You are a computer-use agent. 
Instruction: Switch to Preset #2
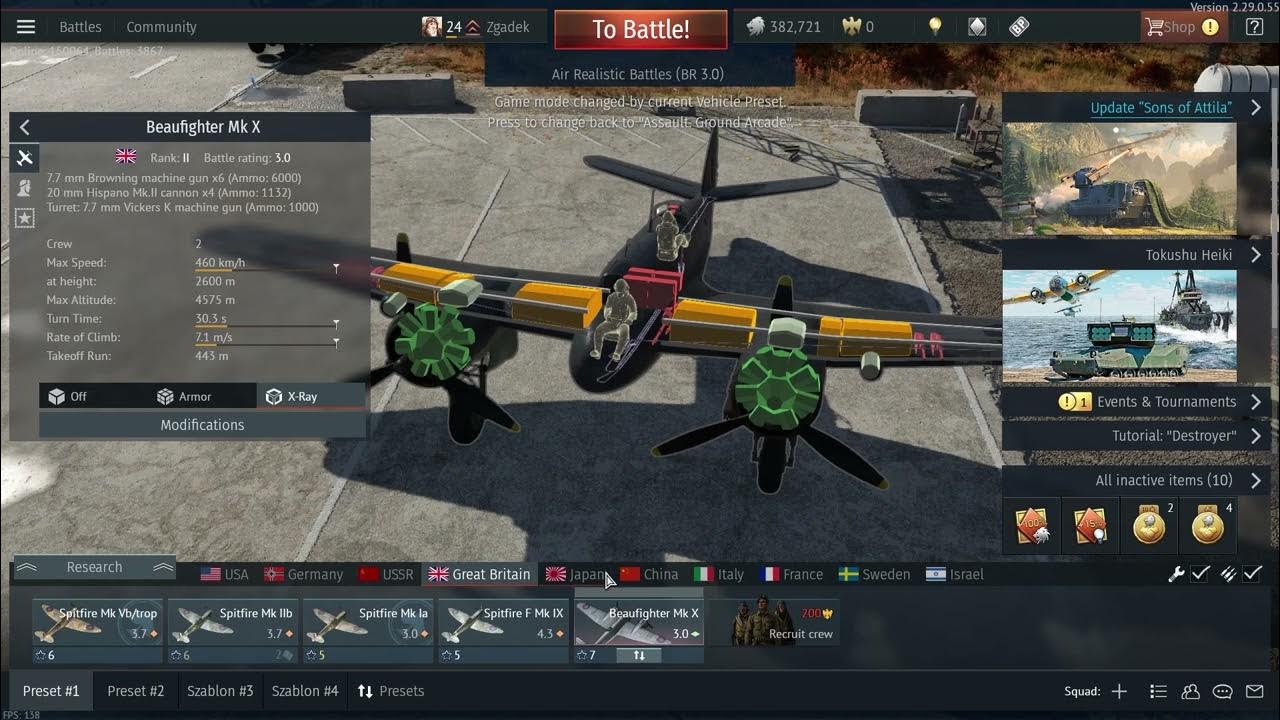click(135, 691)
